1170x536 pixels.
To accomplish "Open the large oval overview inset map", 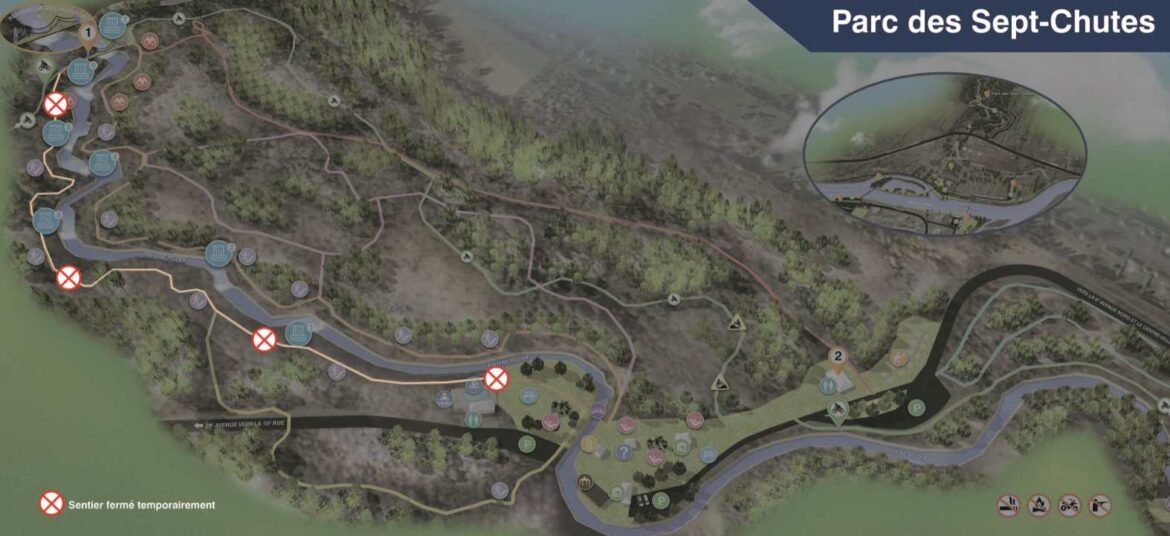I will pyautogui.click(x=944, y=154).
